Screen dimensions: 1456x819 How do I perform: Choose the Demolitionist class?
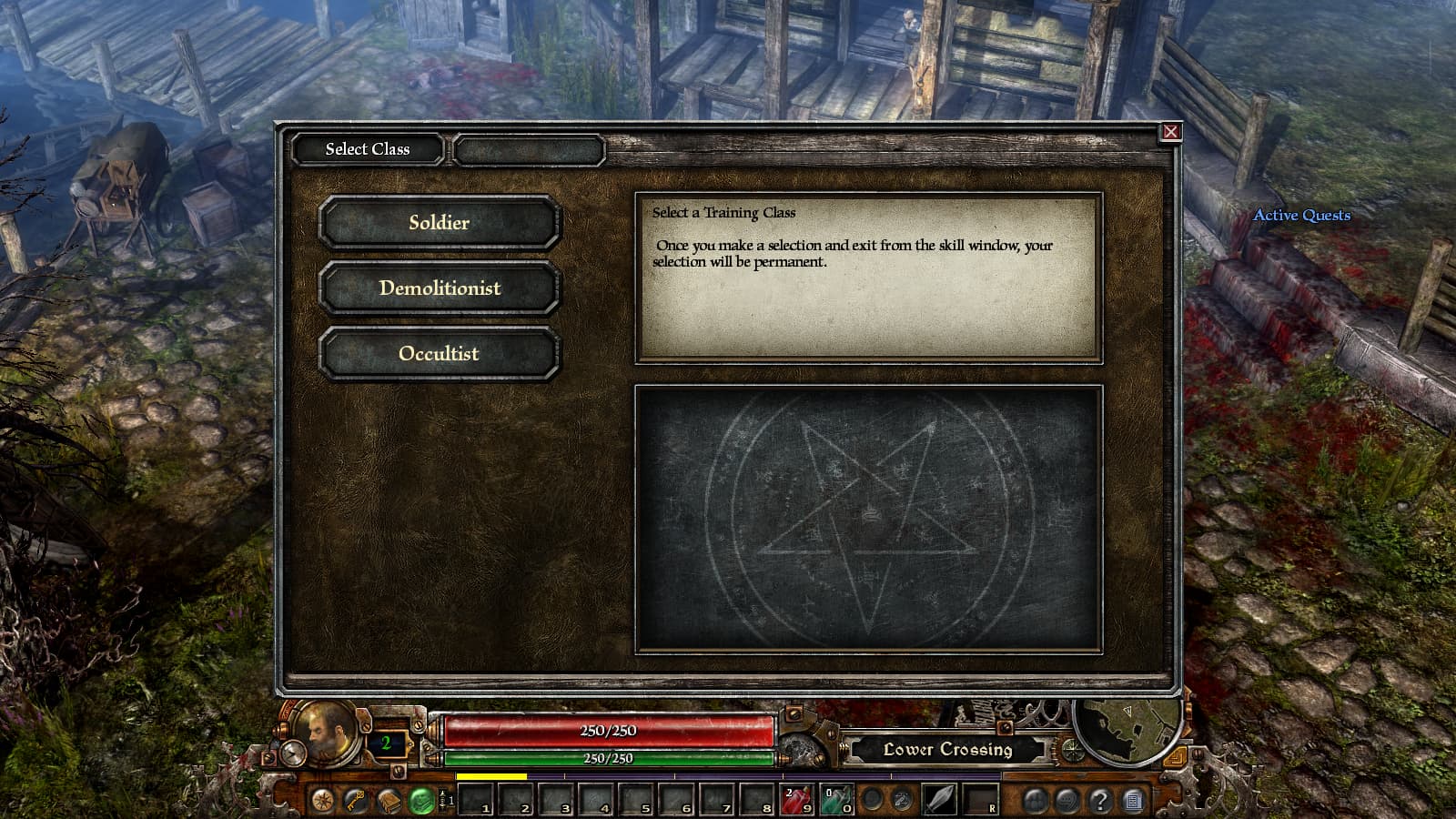[439, 288]
